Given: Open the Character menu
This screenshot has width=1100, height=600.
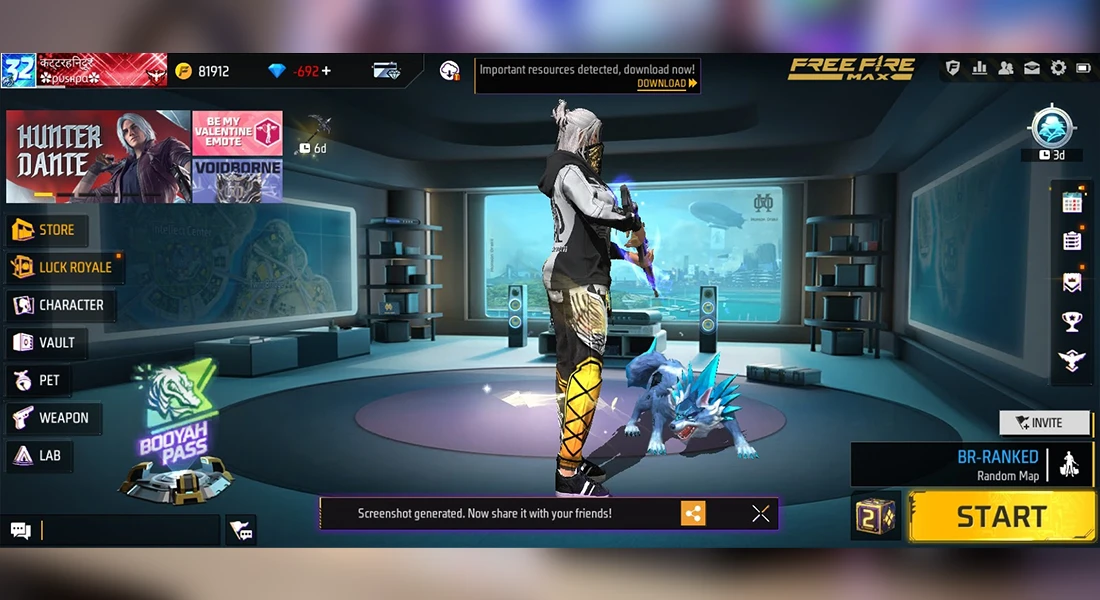Looking at the screenshot, I should [60, 305].
